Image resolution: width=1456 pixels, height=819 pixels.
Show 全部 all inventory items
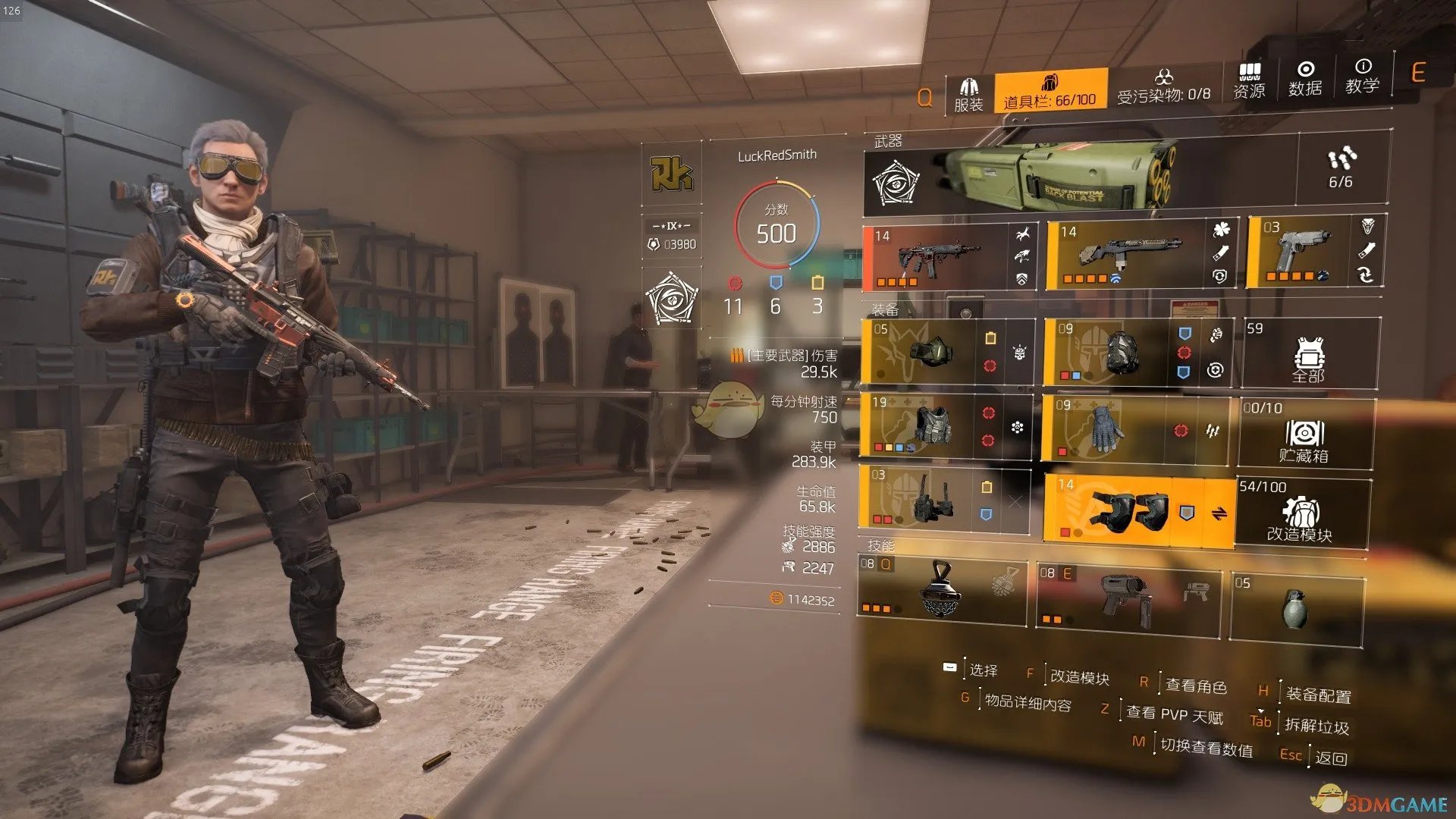coord(1309,355)
